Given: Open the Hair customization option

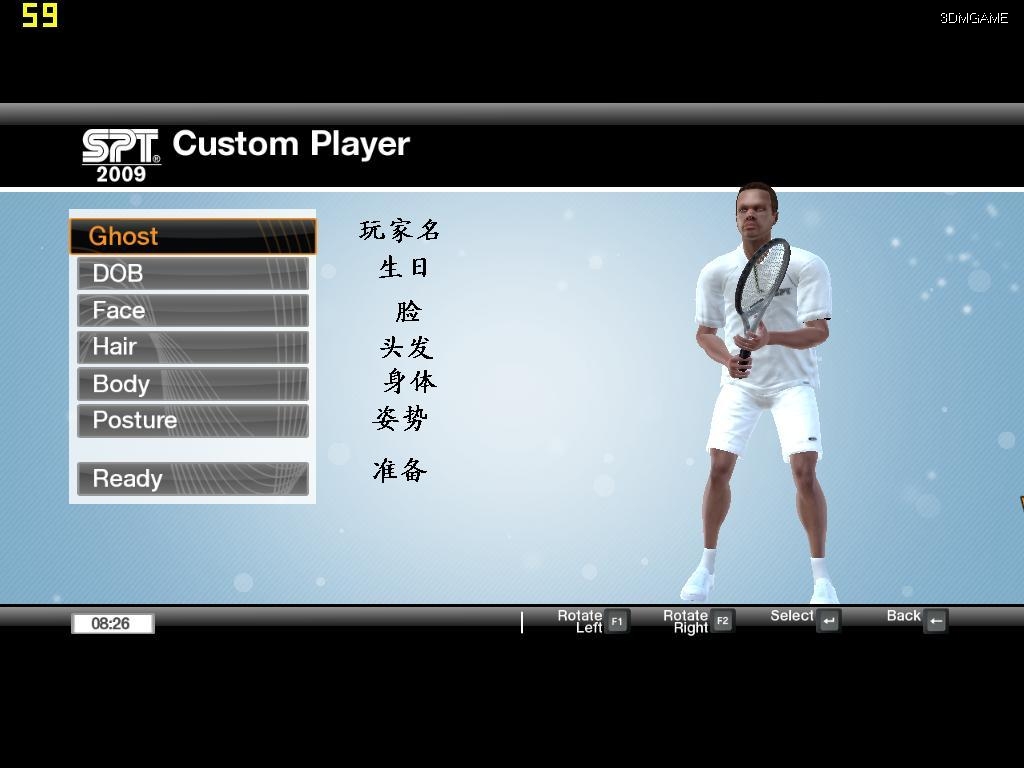Looking at the screenshot, I should tap(192, 347).
